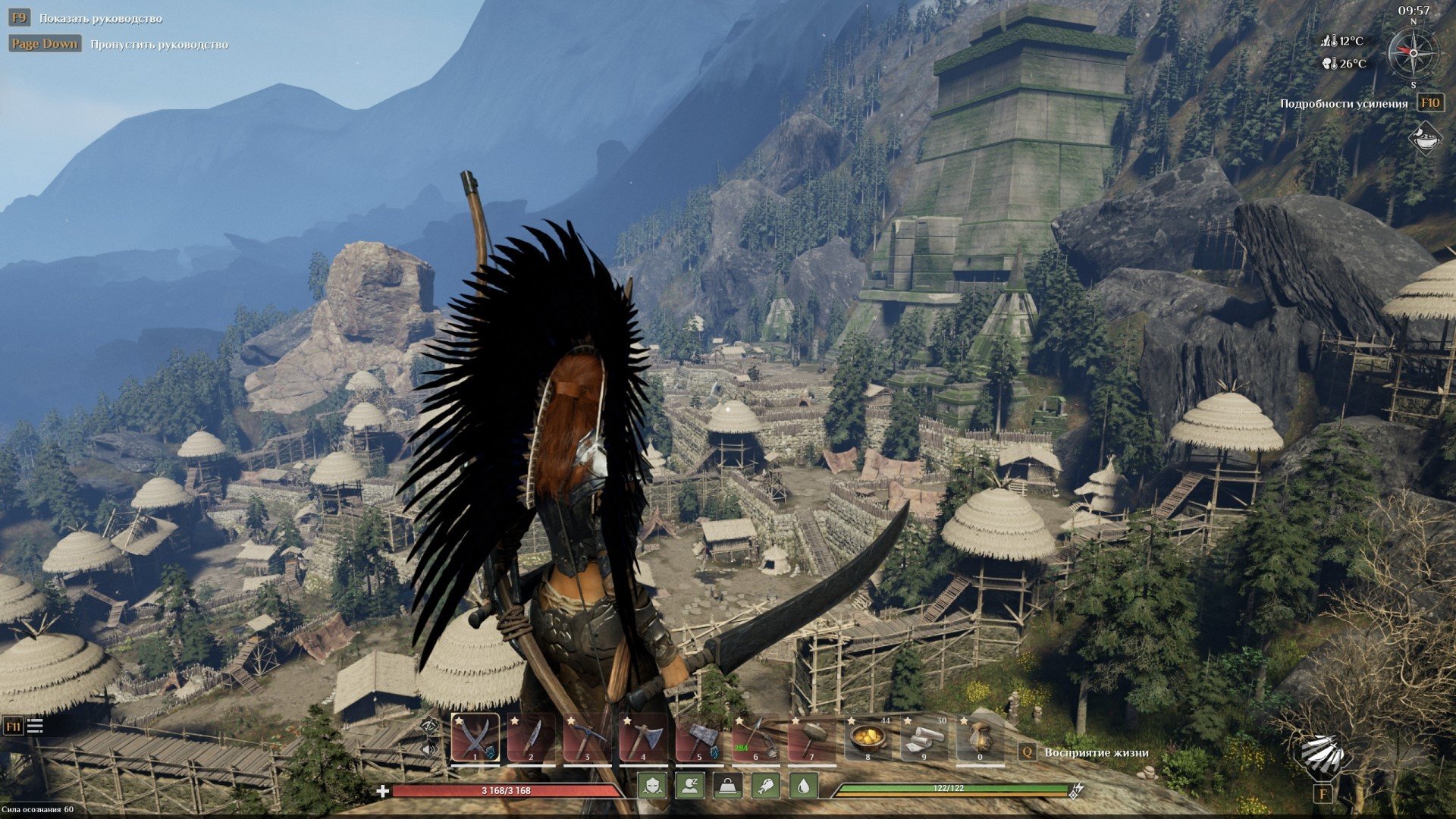
Task: Toggle the speaker sound icon near hotbar
Action: coord(429,749)
